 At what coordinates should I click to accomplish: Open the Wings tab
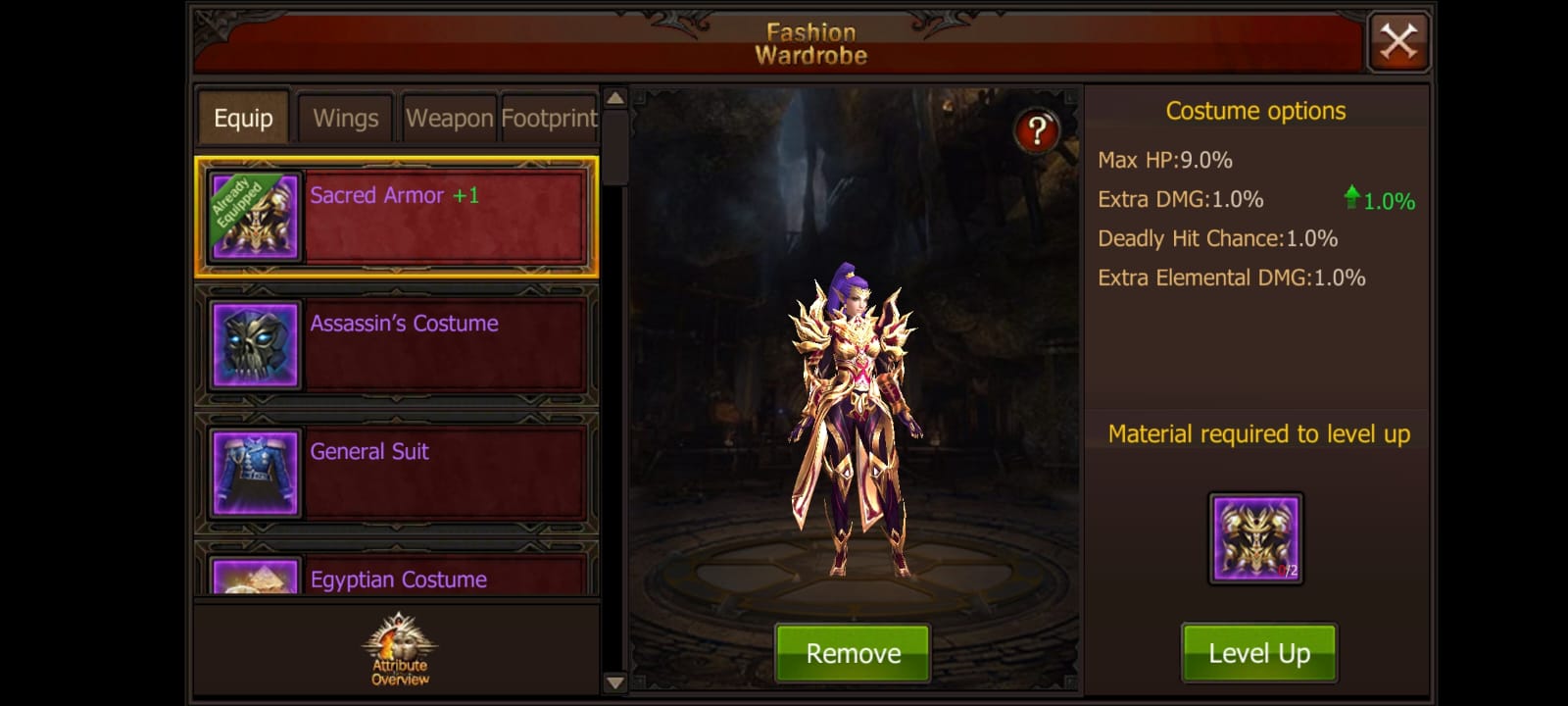click(x=345, y=119)
